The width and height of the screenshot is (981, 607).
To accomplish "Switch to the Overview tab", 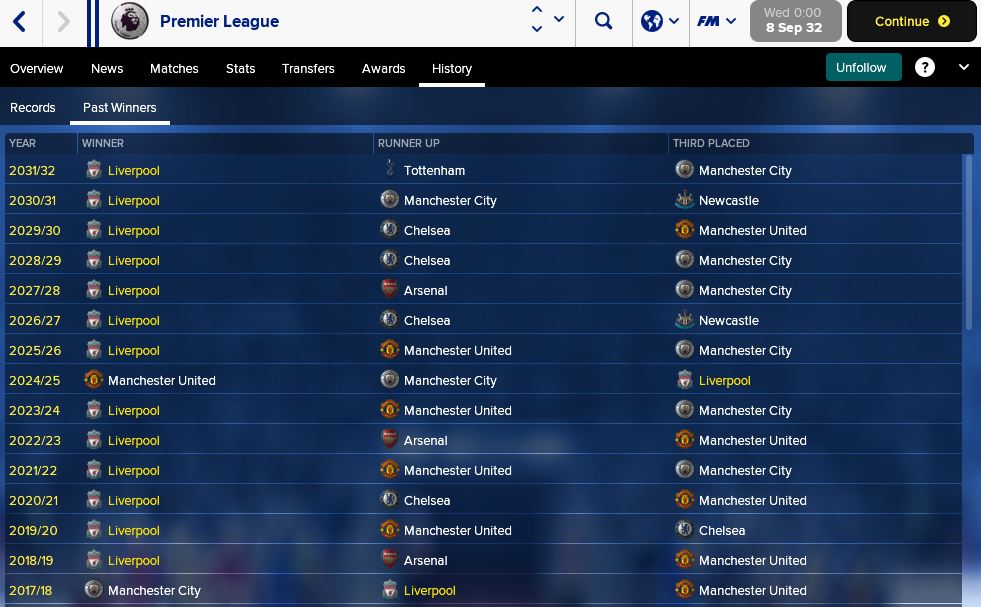I will point(37,69).
